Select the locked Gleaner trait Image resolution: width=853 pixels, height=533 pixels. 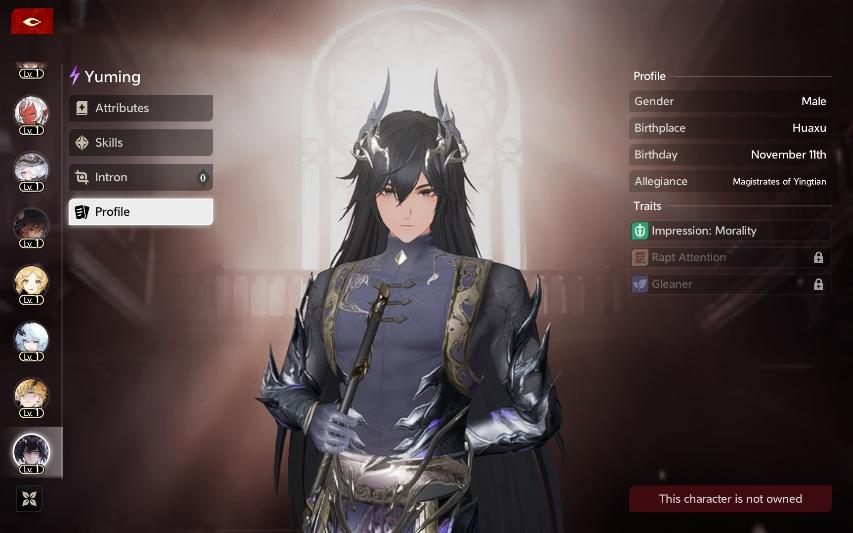pos(730,285)
